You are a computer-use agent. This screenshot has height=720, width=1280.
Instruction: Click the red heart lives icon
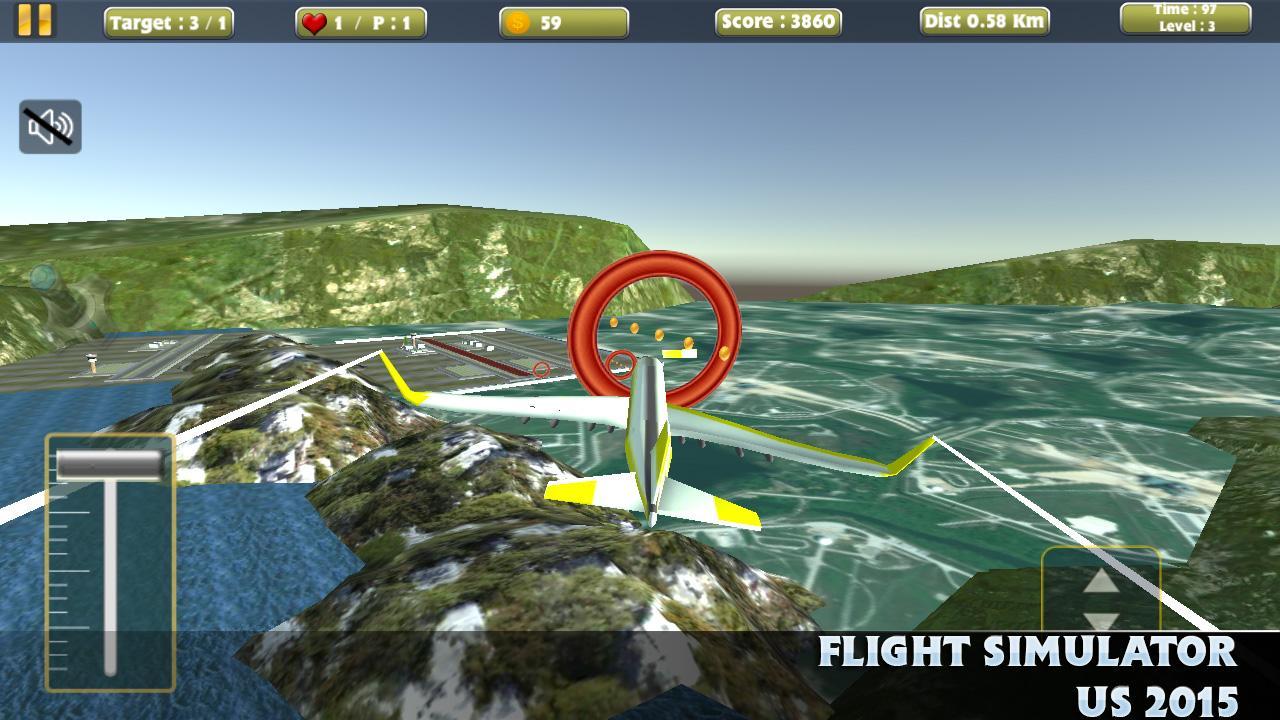point(315,20)
